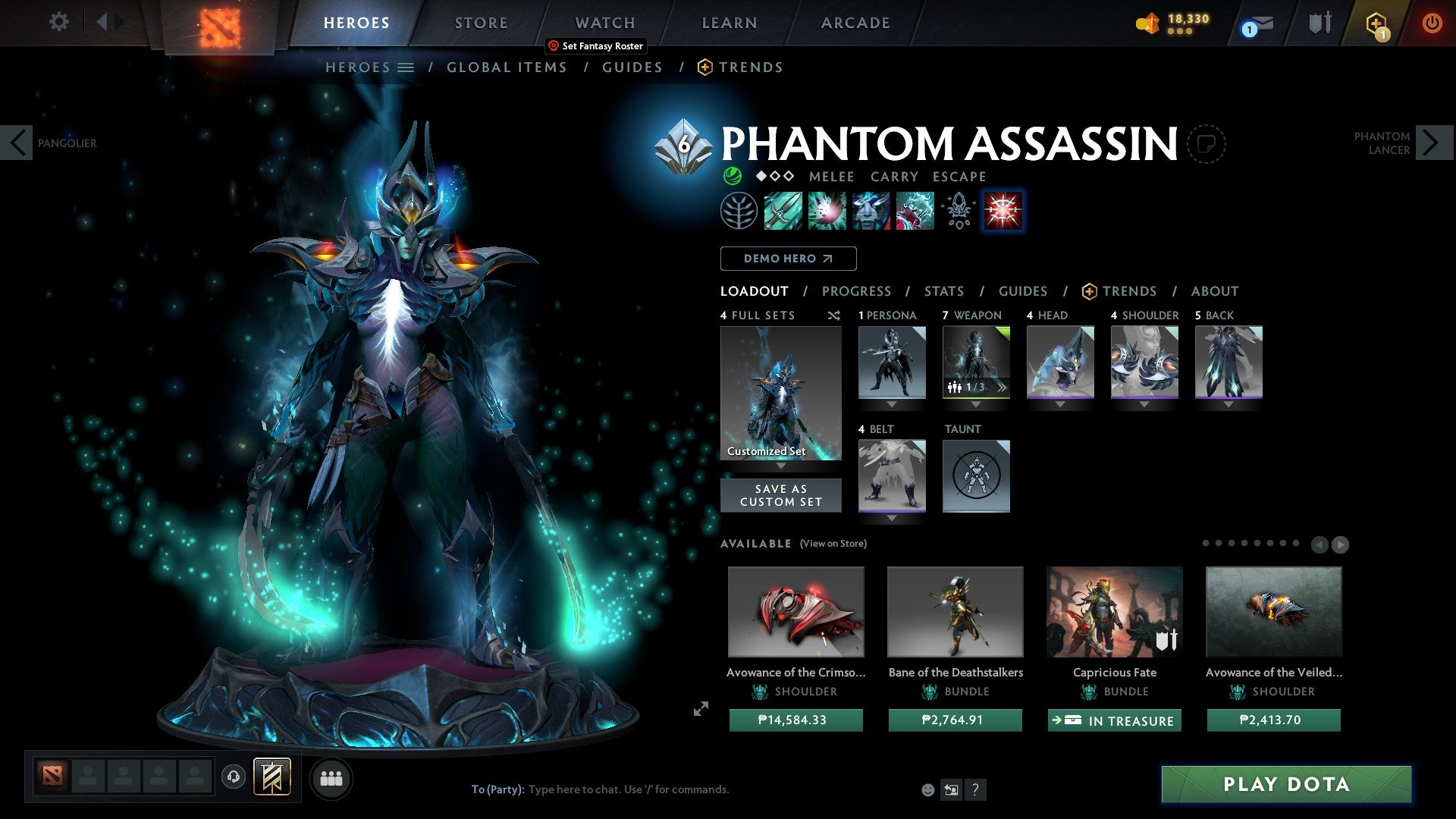Open the Store tab

[x=482, y=23]
